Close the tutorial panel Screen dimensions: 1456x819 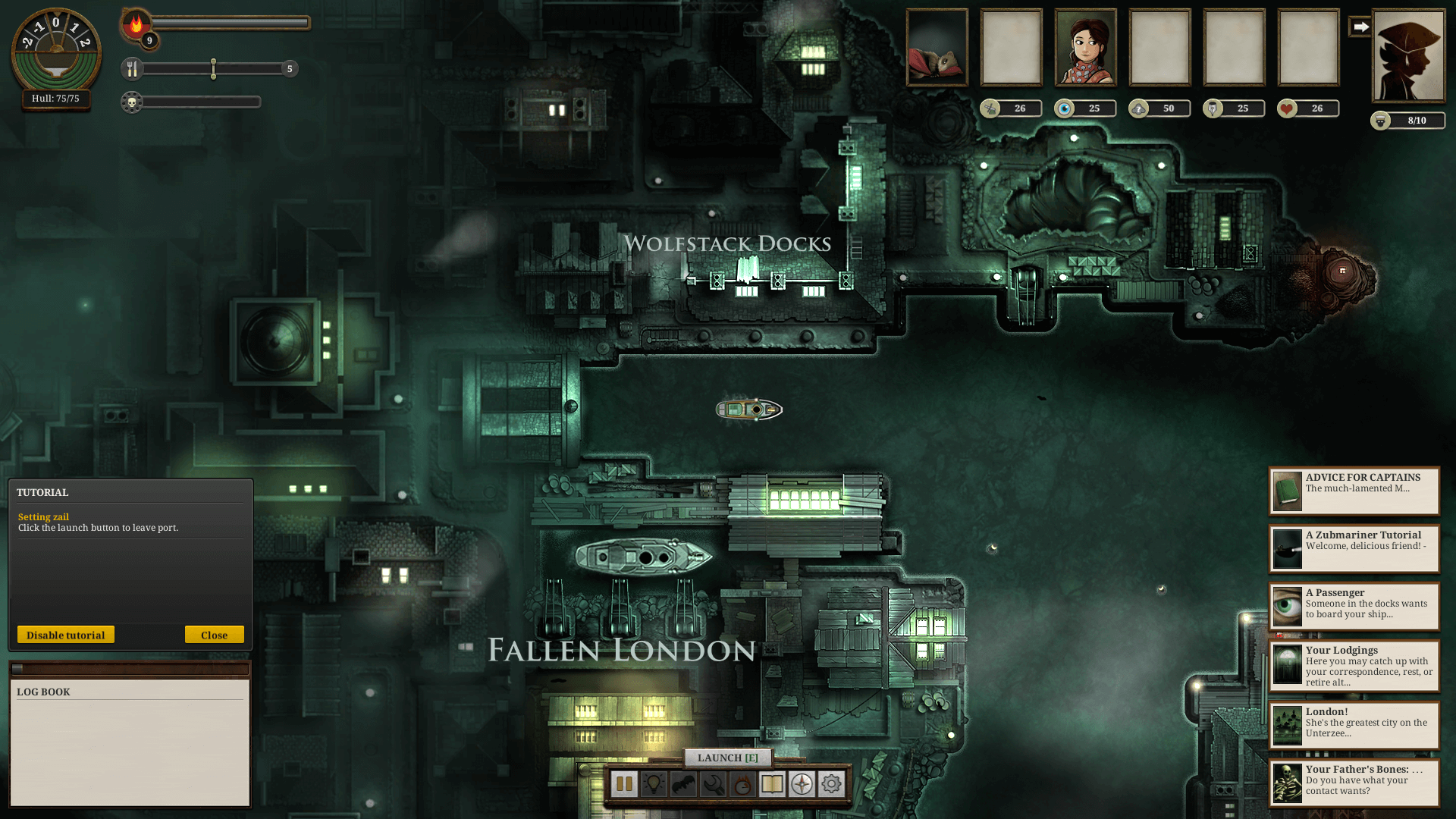click(x=214, y=635)
